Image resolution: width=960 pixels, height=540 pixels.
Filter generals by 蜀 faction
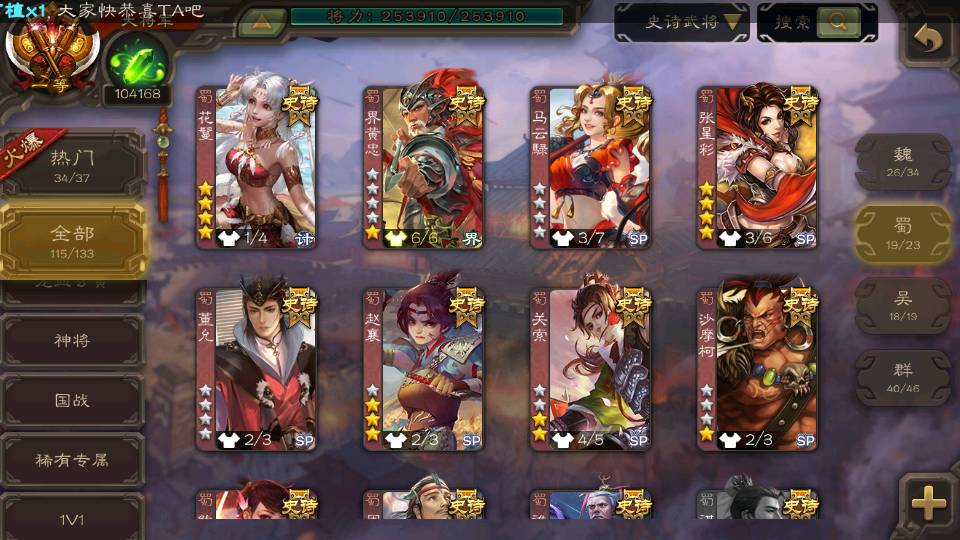(x=903, y=233)
